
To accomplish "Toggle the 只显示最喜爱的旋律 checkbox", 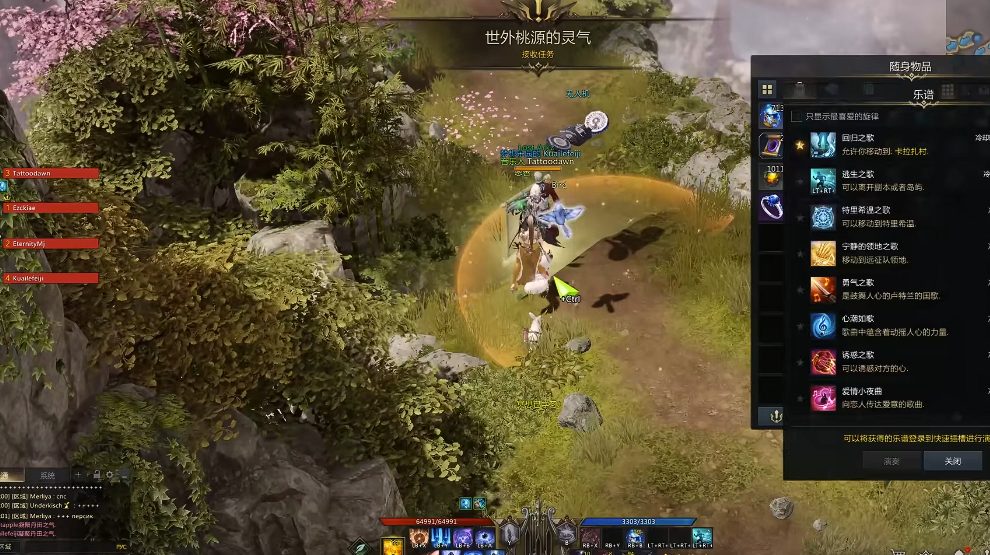I will 796,117.
